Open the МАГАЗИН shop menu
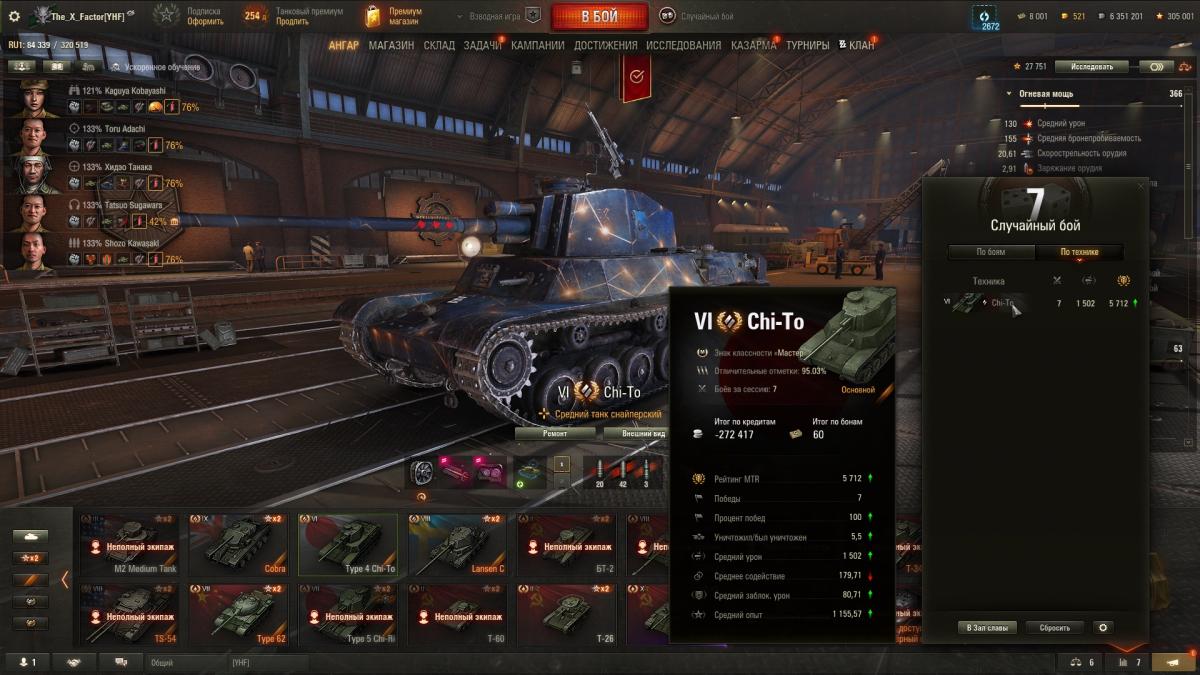 pos(391,45)
